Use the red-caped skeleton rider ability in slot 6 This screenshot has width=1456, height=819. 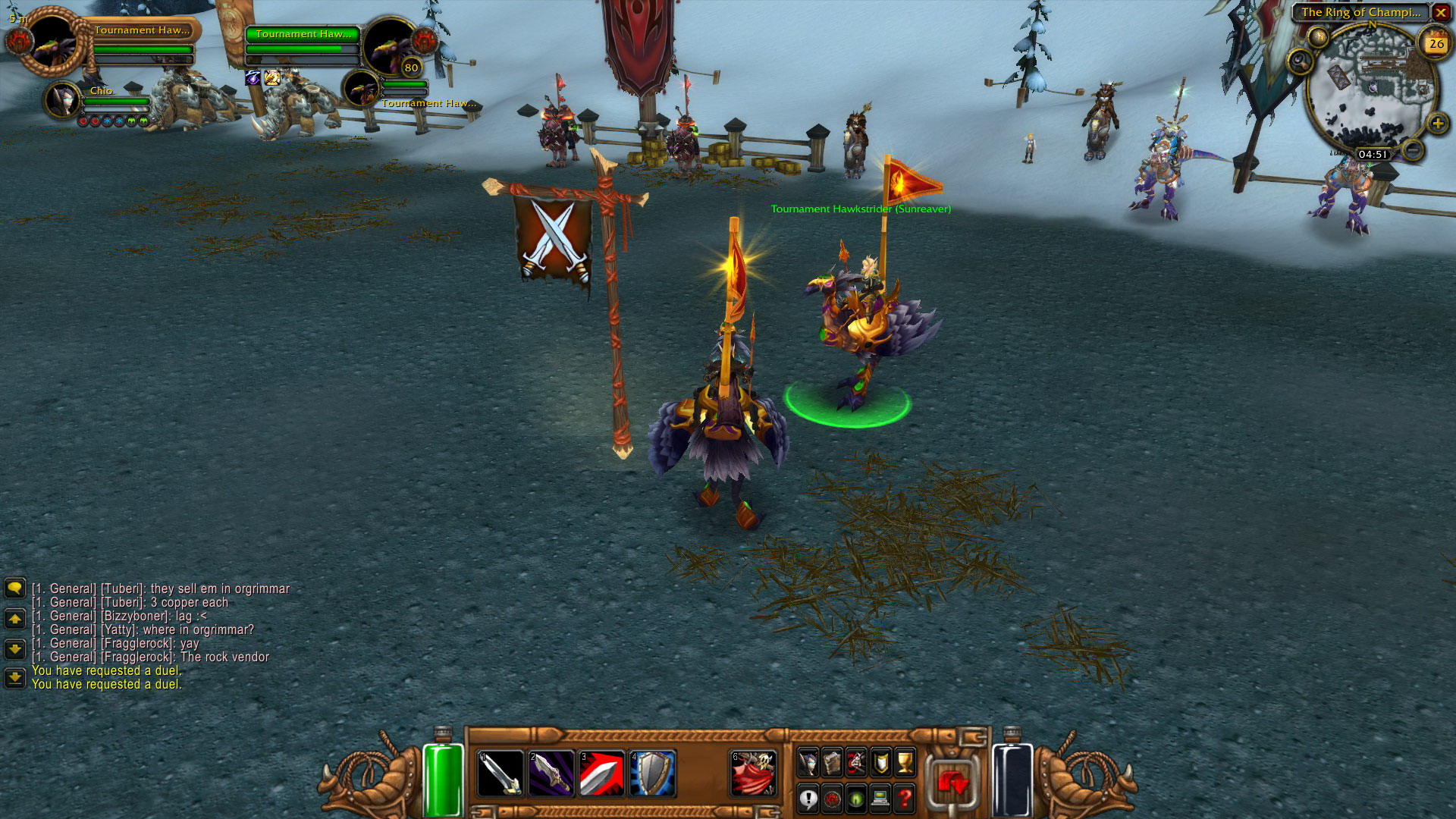[x=754, y=772]
